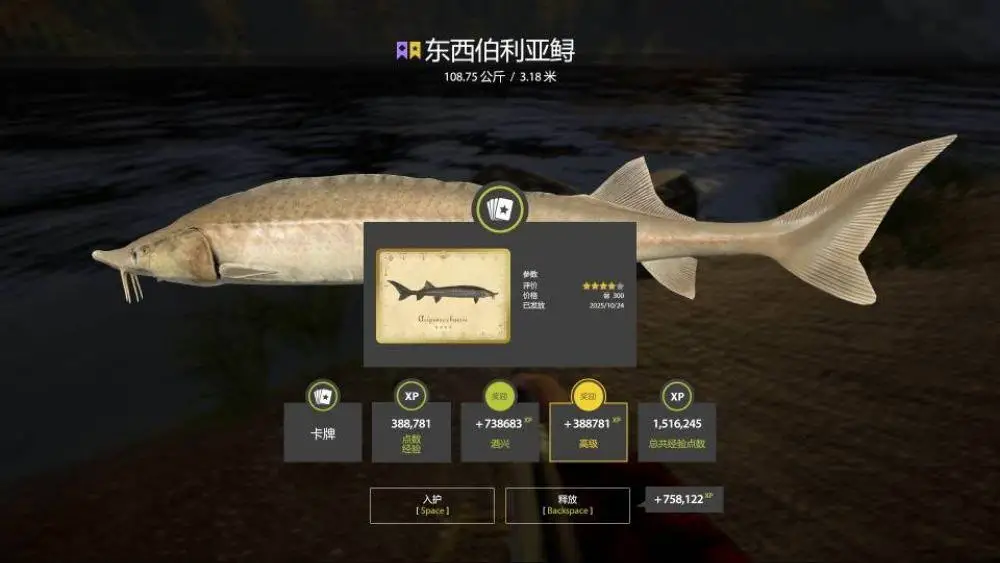Click the round card icon above the card panel
This screenshot has height=563, width=1000.
[499, 209]
